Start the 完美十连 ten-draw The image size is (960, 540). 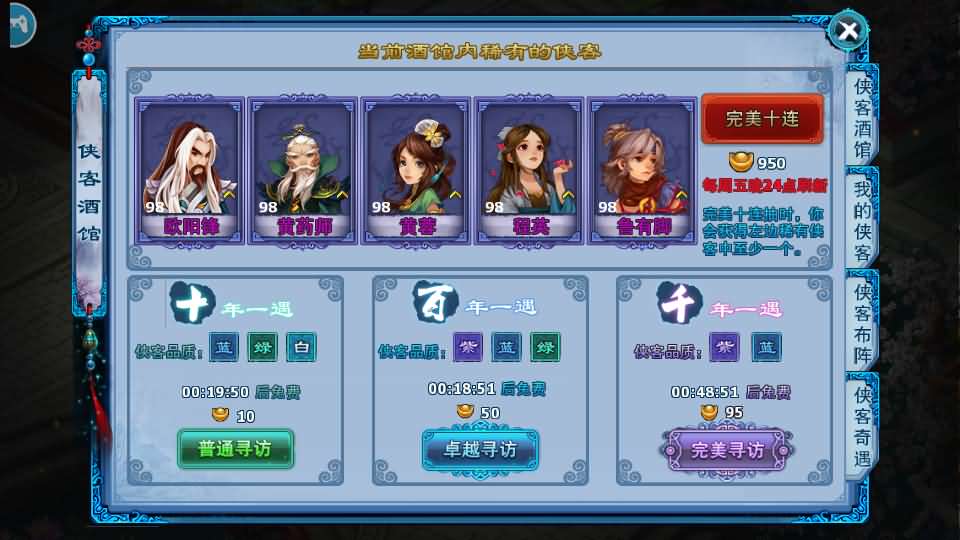[762, 119]
